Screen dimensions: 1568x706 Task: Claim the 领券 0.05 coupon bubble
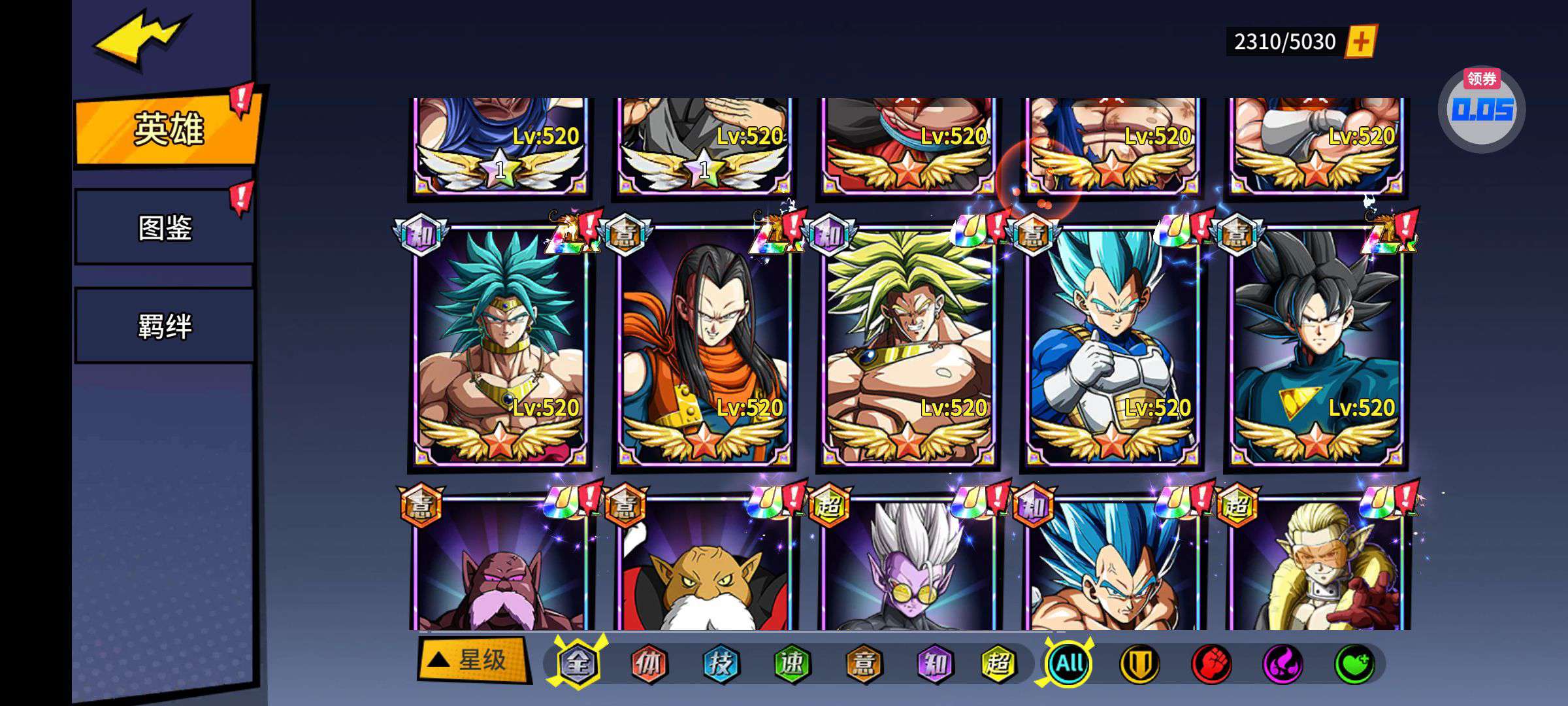1482,109
